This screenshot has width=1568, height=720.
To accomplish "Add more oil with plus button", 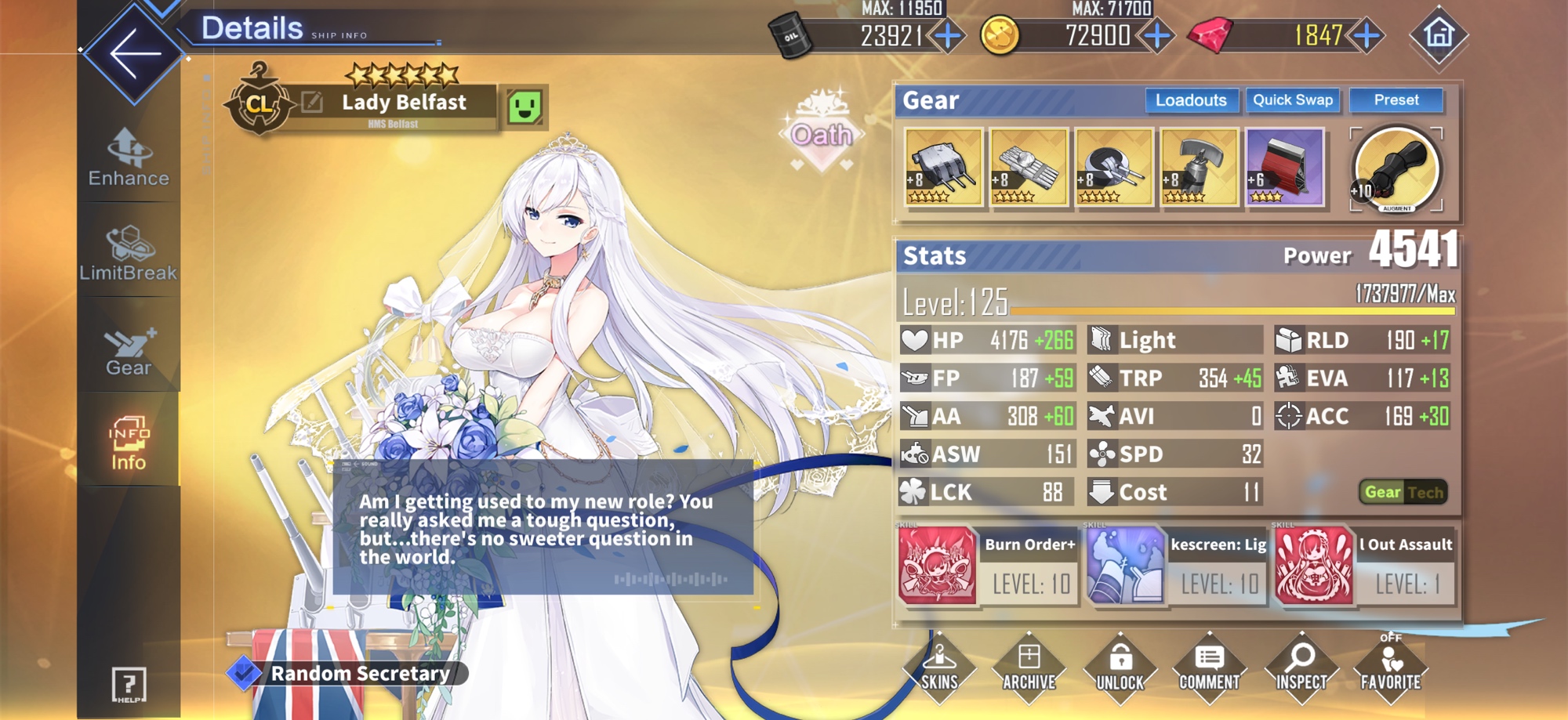I will coord(949,35).
